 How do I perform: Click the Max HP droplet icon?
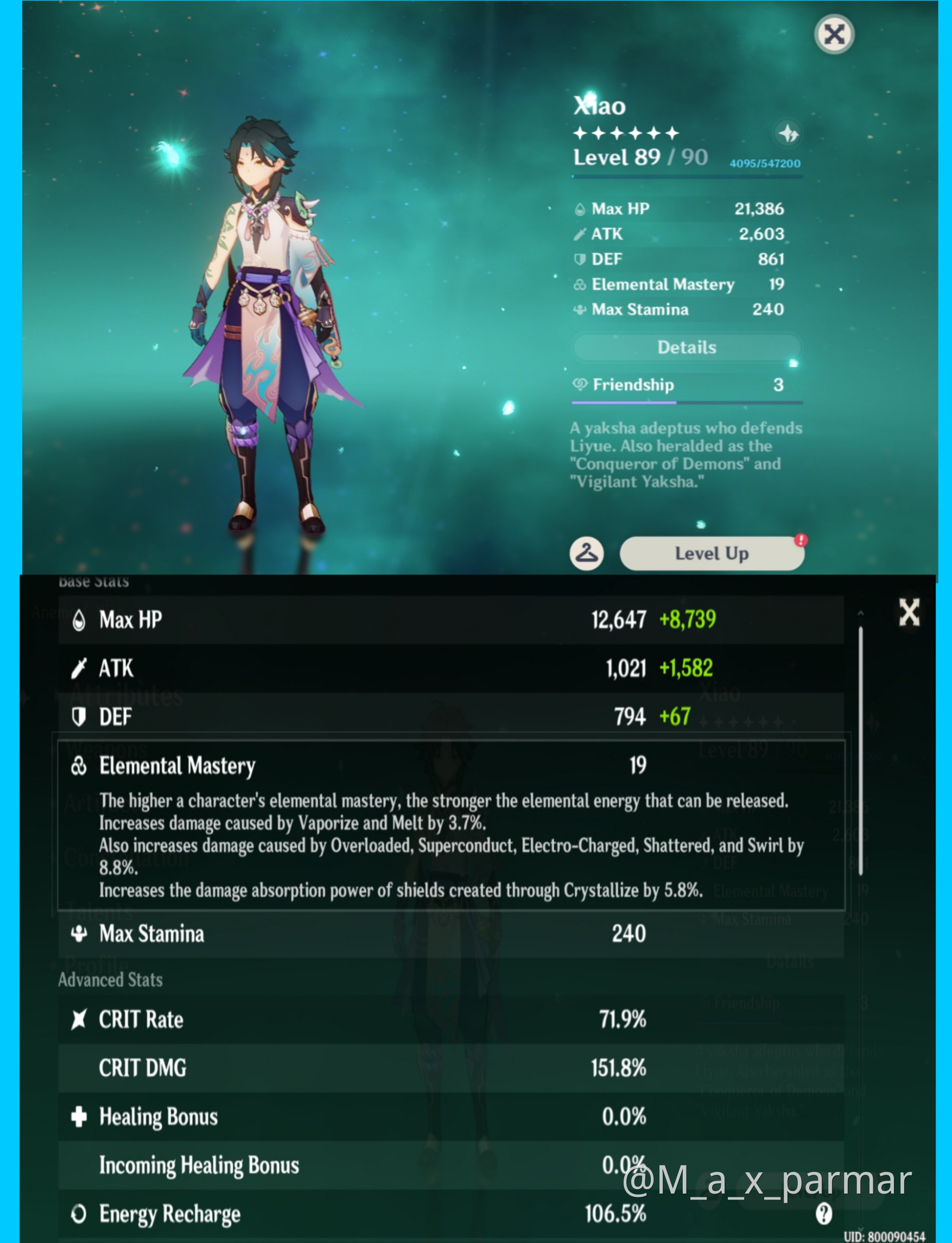[x=80, y=620]
